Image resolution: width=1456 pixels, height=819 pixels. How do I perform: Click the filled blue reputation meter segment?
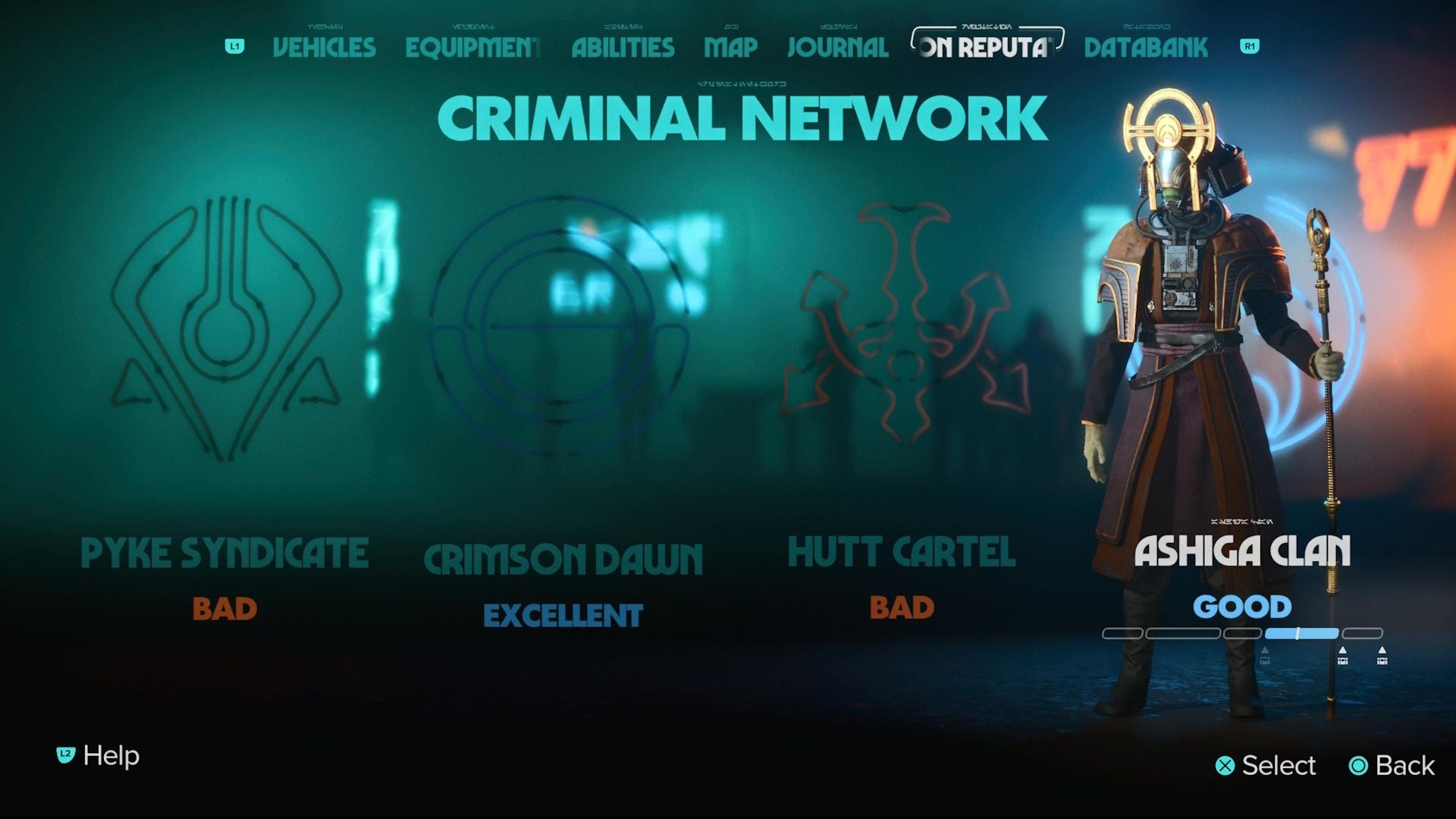(x=1301, y=633)
